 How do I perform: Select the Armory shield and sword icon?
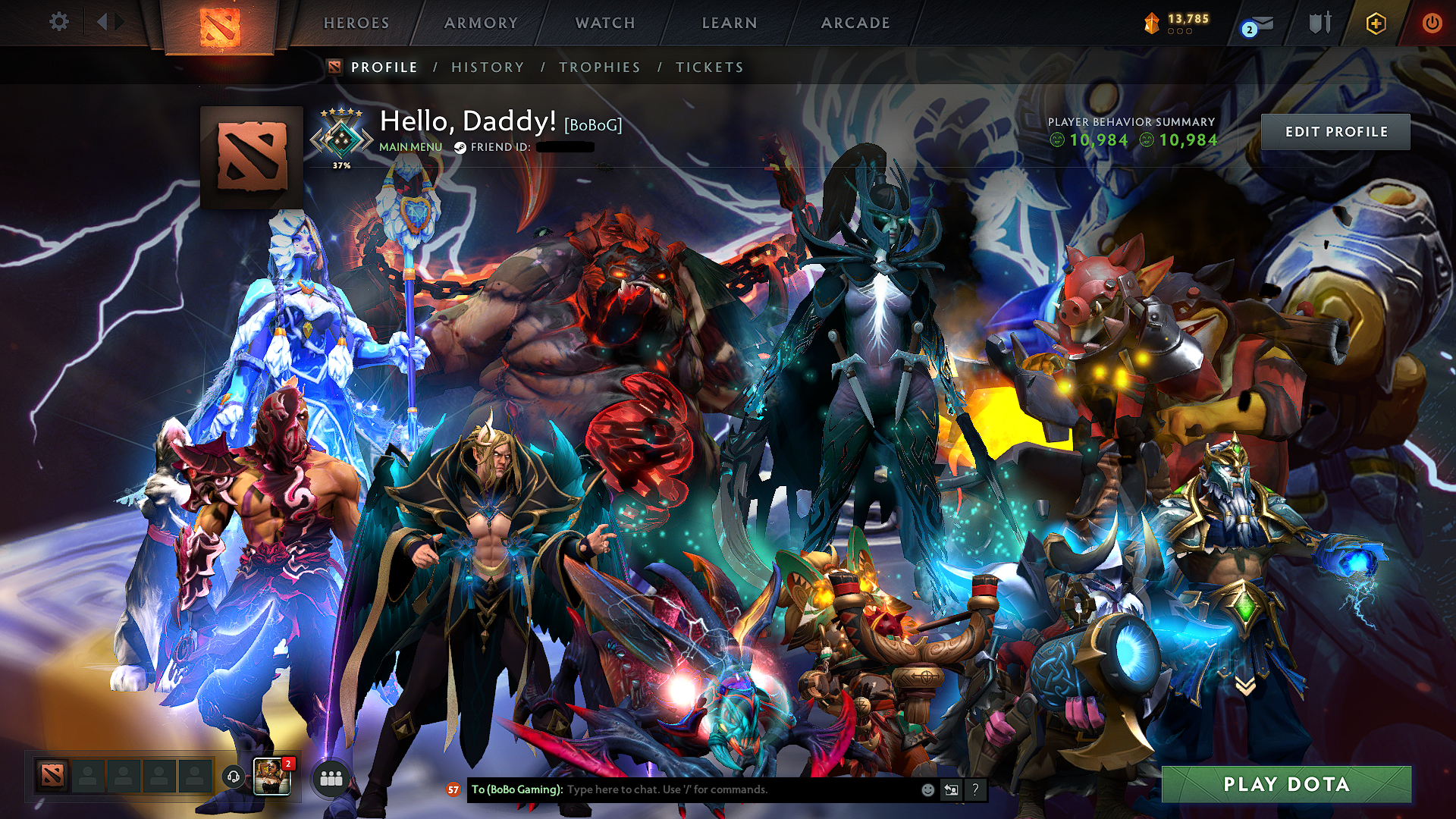pyautogui.click(x=1321, y=23)
